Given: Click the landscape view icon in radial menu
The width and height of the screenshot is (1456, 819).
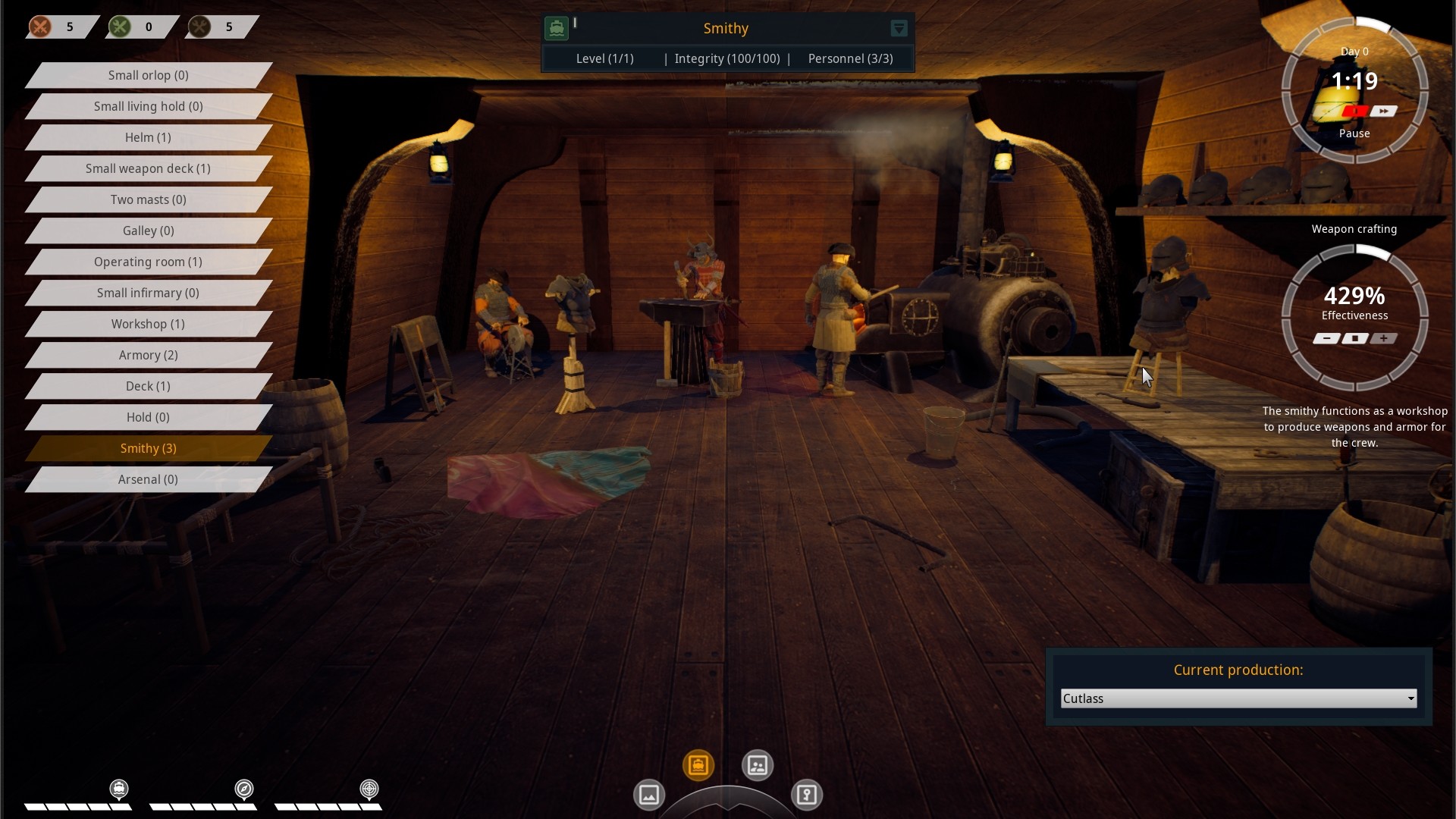Looking at the screenshot, I should pyautogui.click(x=648, y=795).
